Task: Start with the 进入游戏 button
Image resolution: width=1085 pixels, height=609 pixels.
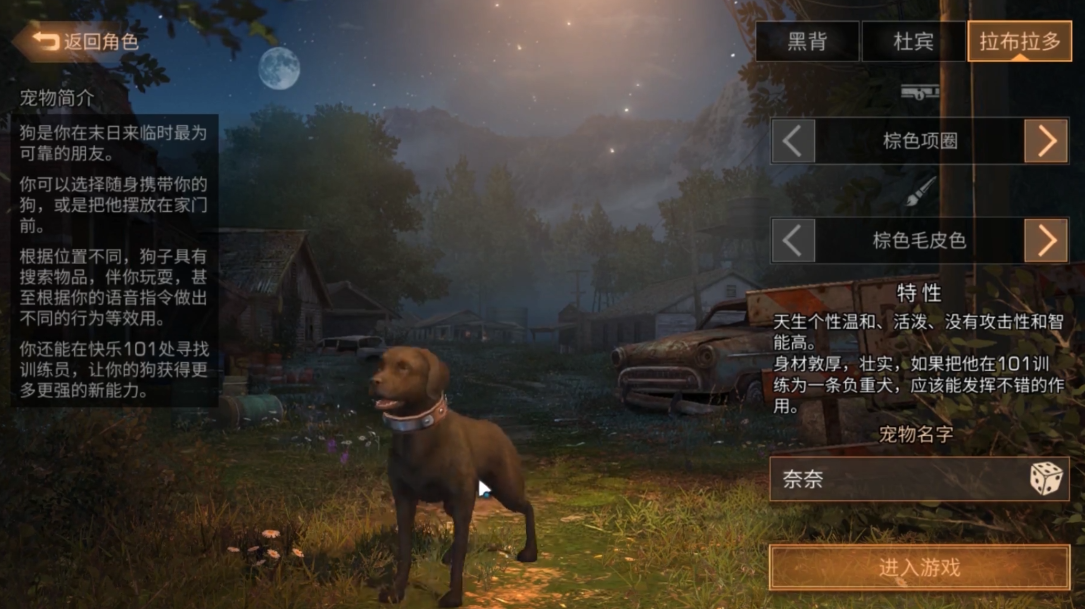Action: (919, 568)
